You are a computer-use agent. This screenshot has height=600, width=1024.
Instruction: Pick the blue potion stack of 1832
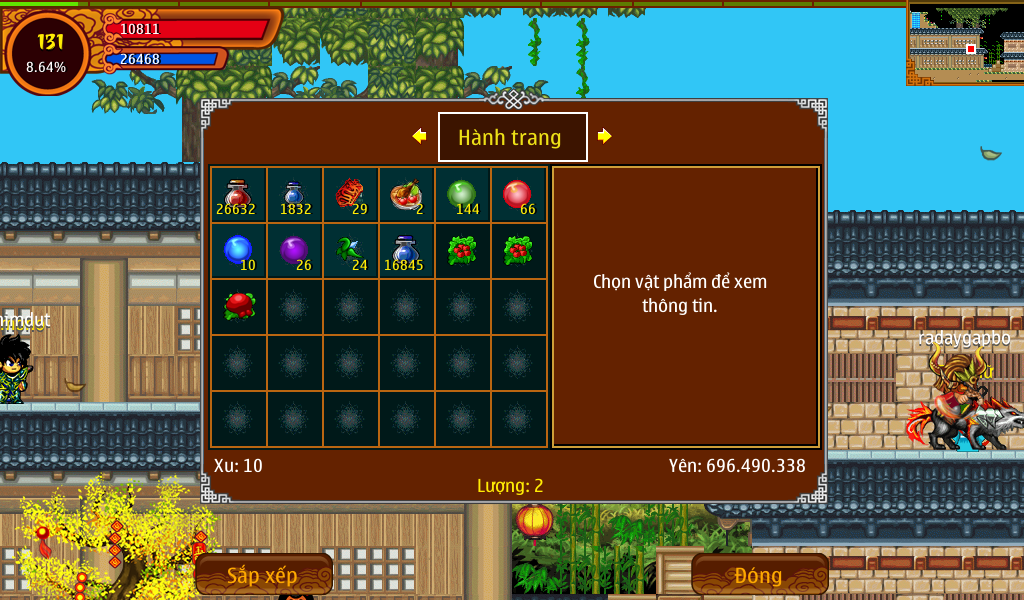294,195
